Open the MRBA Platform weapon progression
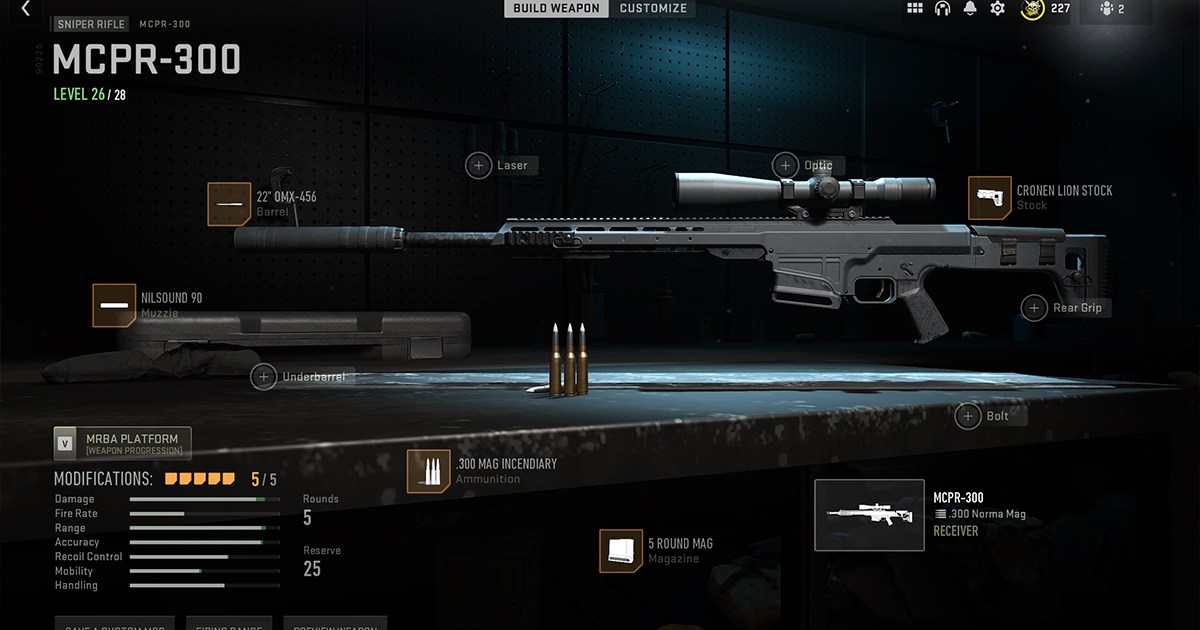This screenshot has height=630, width=1200. tap(122, 443)
